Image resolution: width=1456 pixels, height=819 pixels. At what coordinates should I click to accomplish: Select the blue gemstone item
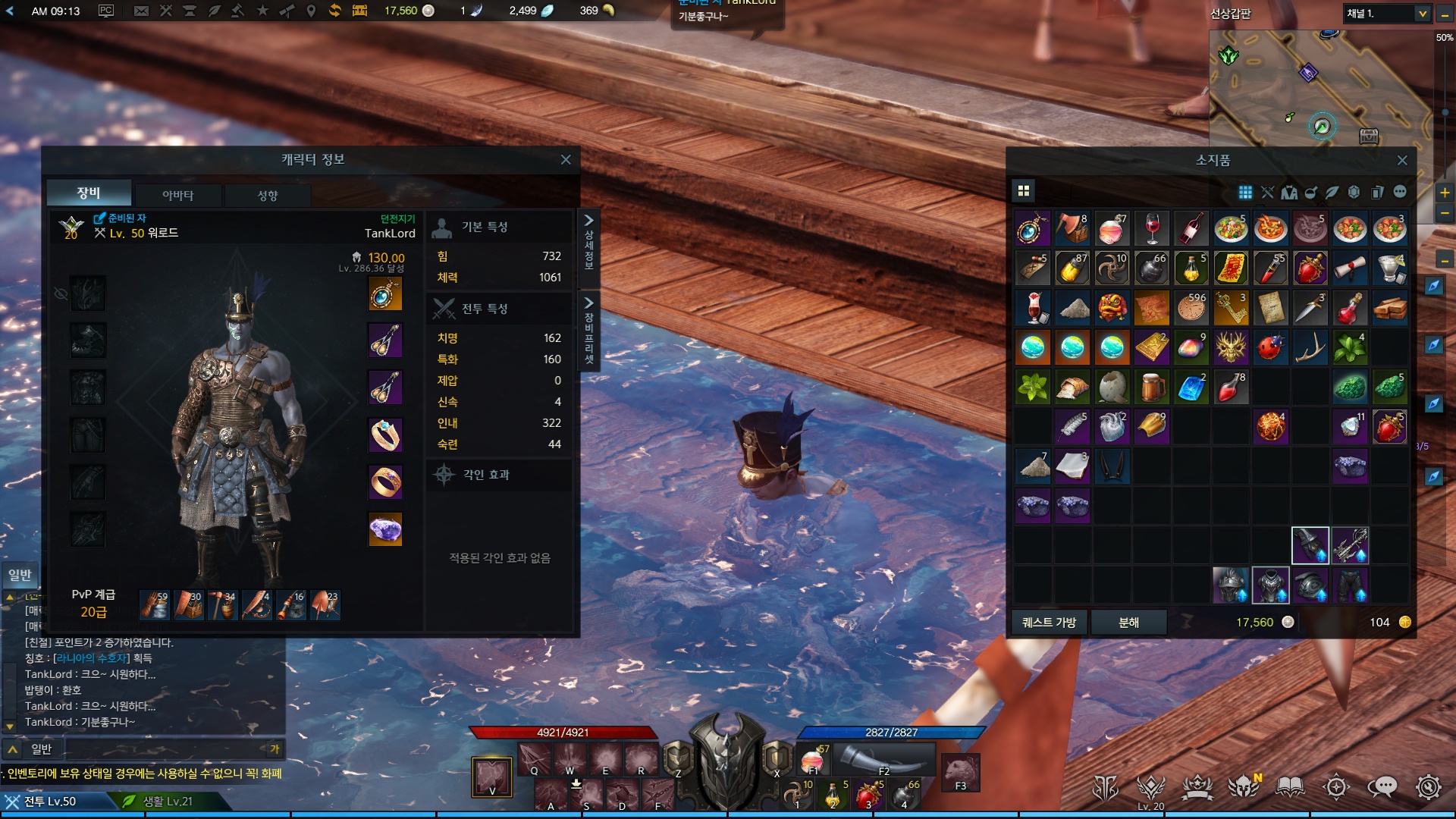pyautogui.click(x=1191, y=388)
